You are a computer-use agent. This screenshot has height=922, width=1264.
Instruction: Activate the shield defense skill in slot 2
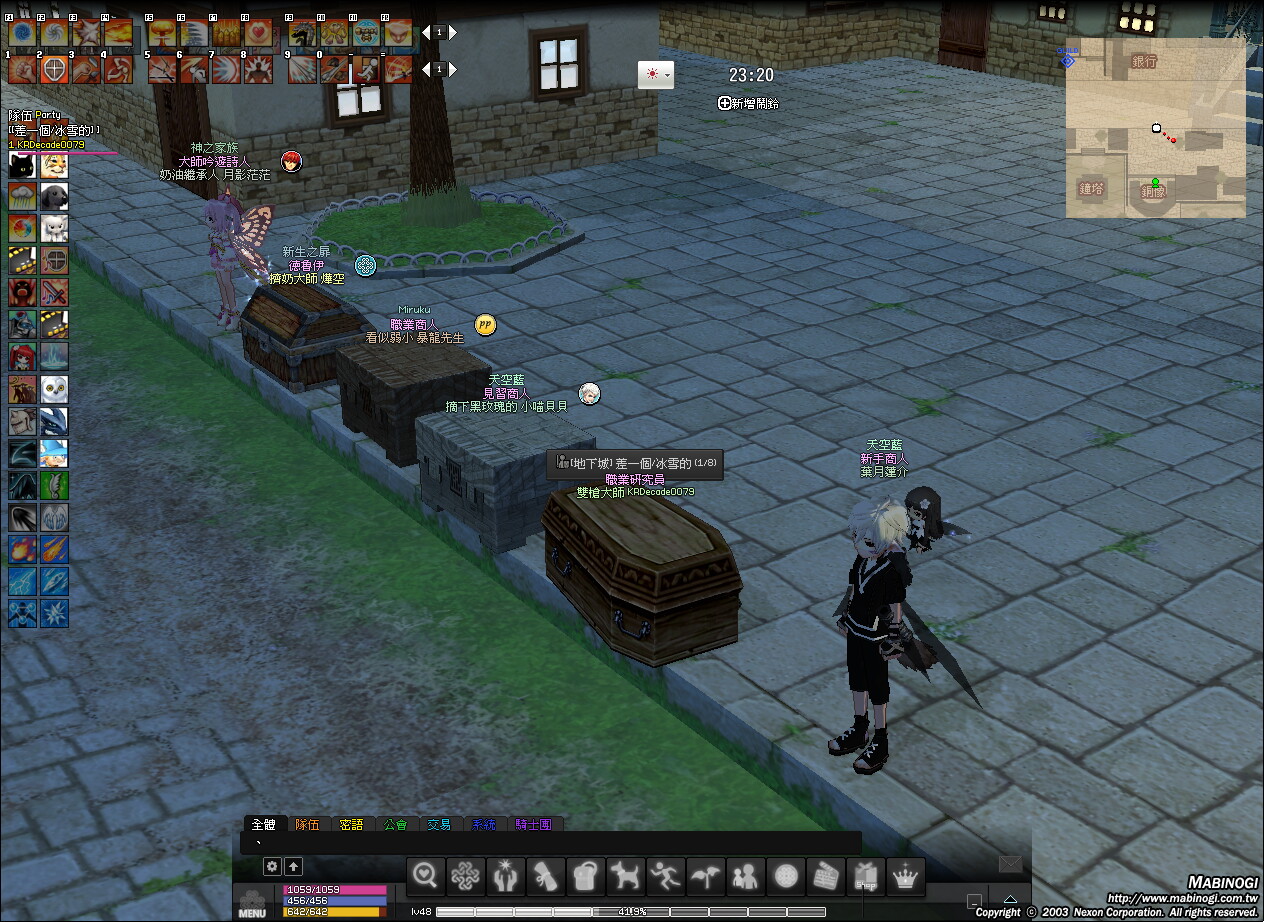point(54,69)
